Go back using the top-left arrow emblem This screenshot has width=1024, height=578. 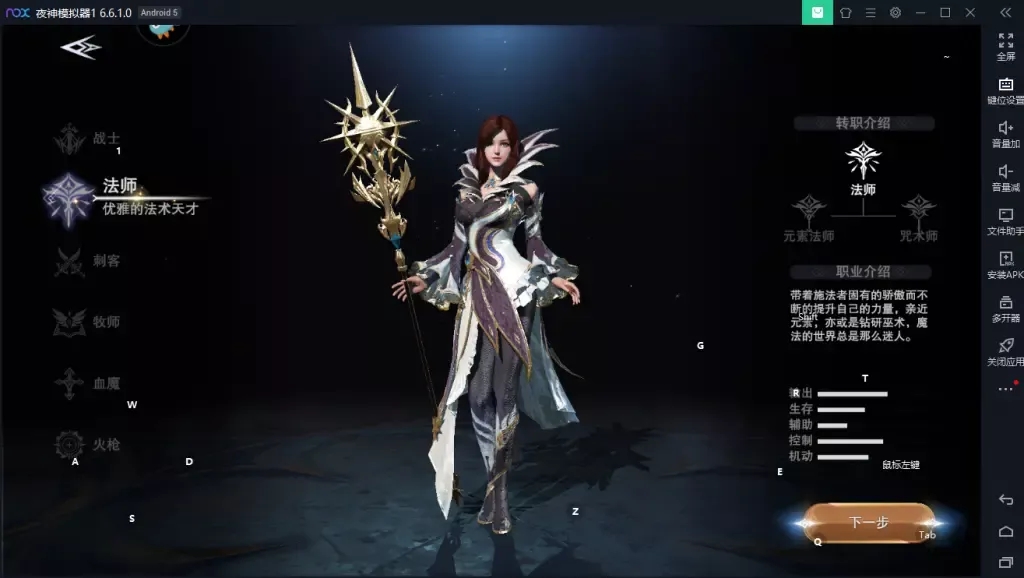tap(80, 47)
